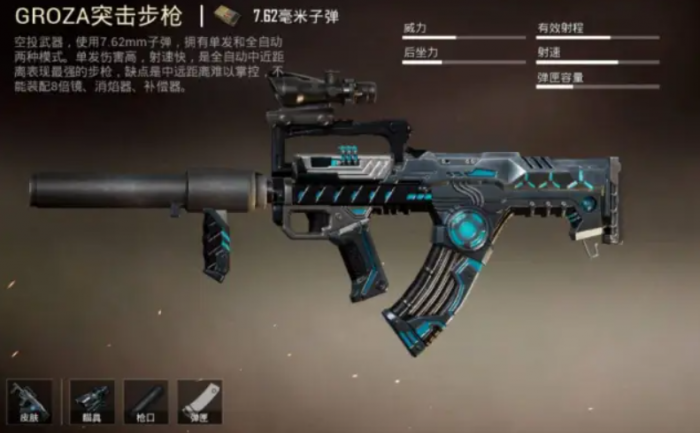Select the magazine (弹匣) attachment slot
Screen dimensions: 700x433
199,400
